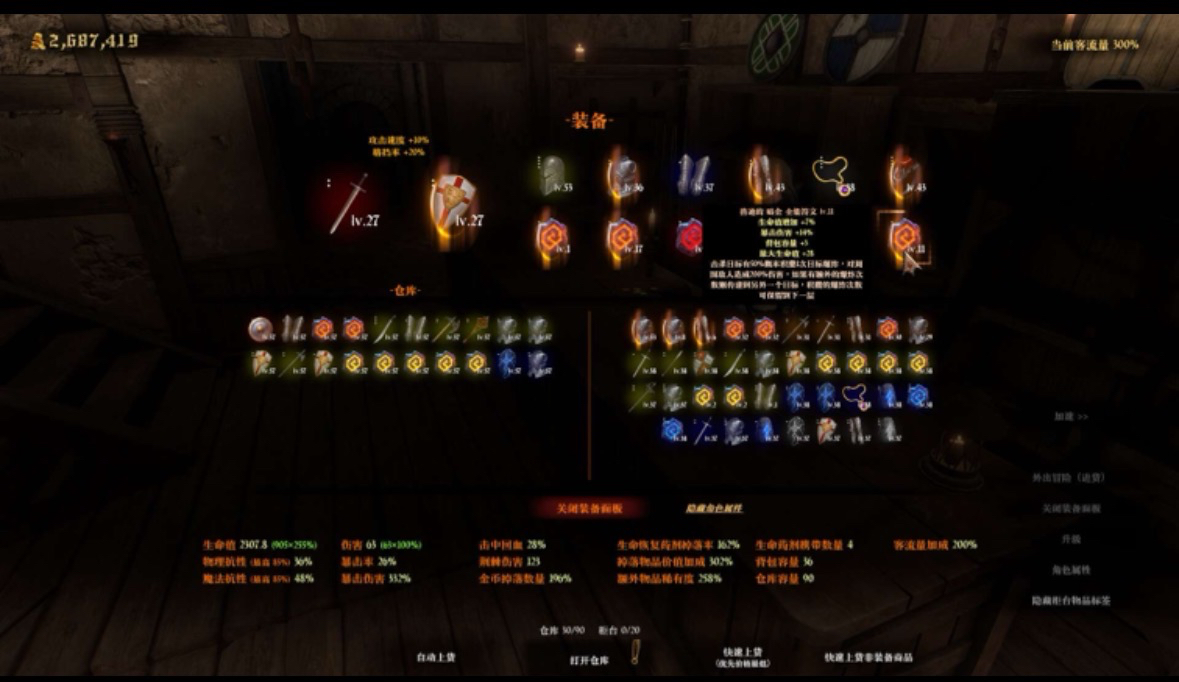Viewport: 1179px width, 682px height.
Task: Select the highlighted lv.33 rune slot
Action: tap(904, 238)
